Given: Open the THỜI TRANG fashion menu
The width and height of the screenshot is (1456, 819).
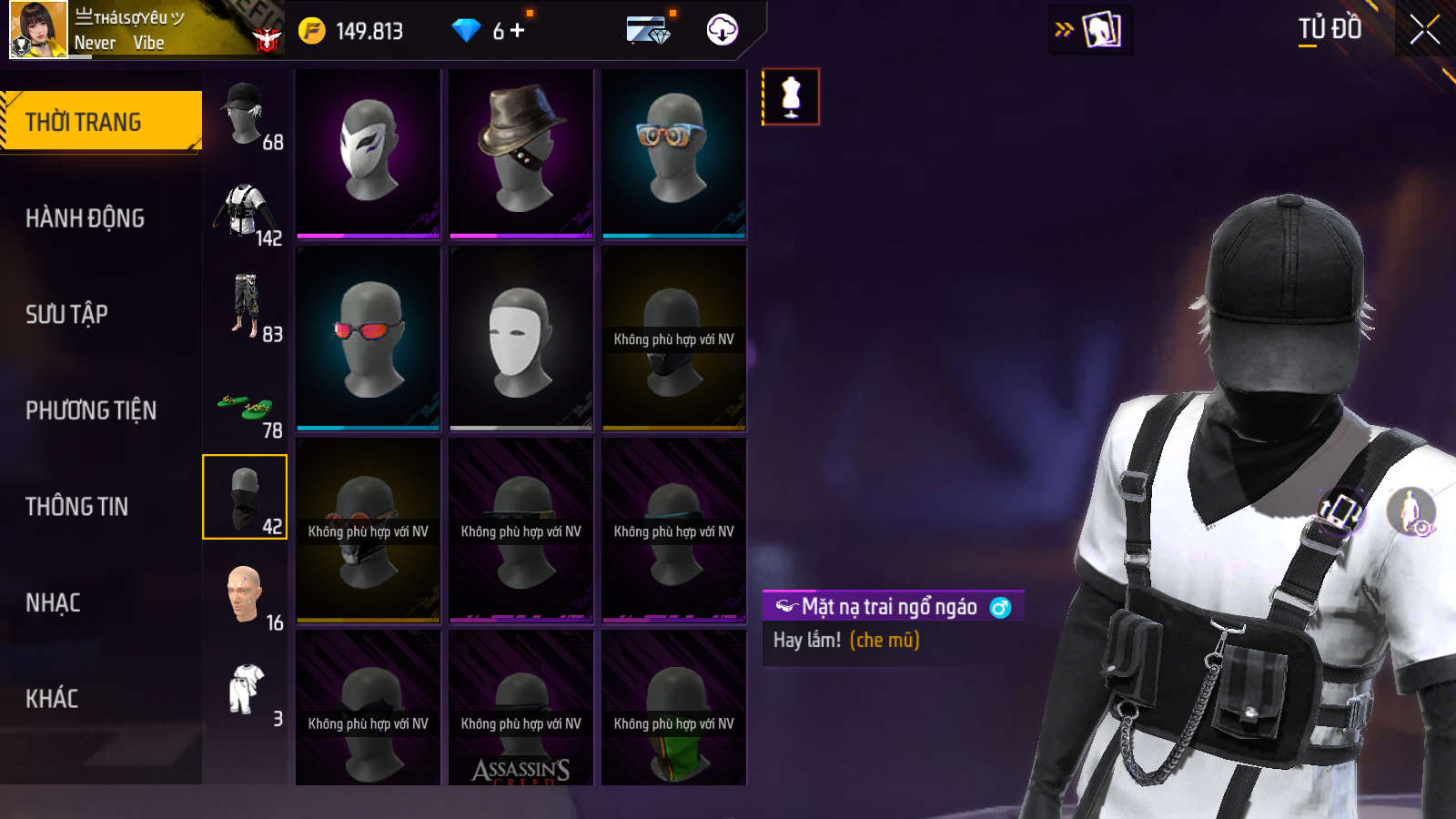Looking at the screenshot, I should 100,121.
